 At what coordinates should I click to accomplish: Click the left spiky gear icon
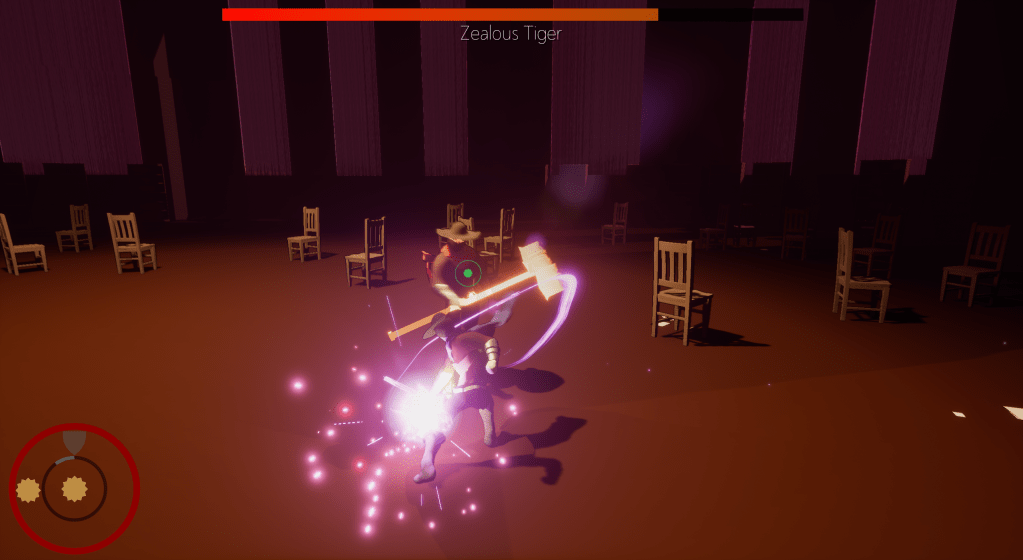click(28, 489)
